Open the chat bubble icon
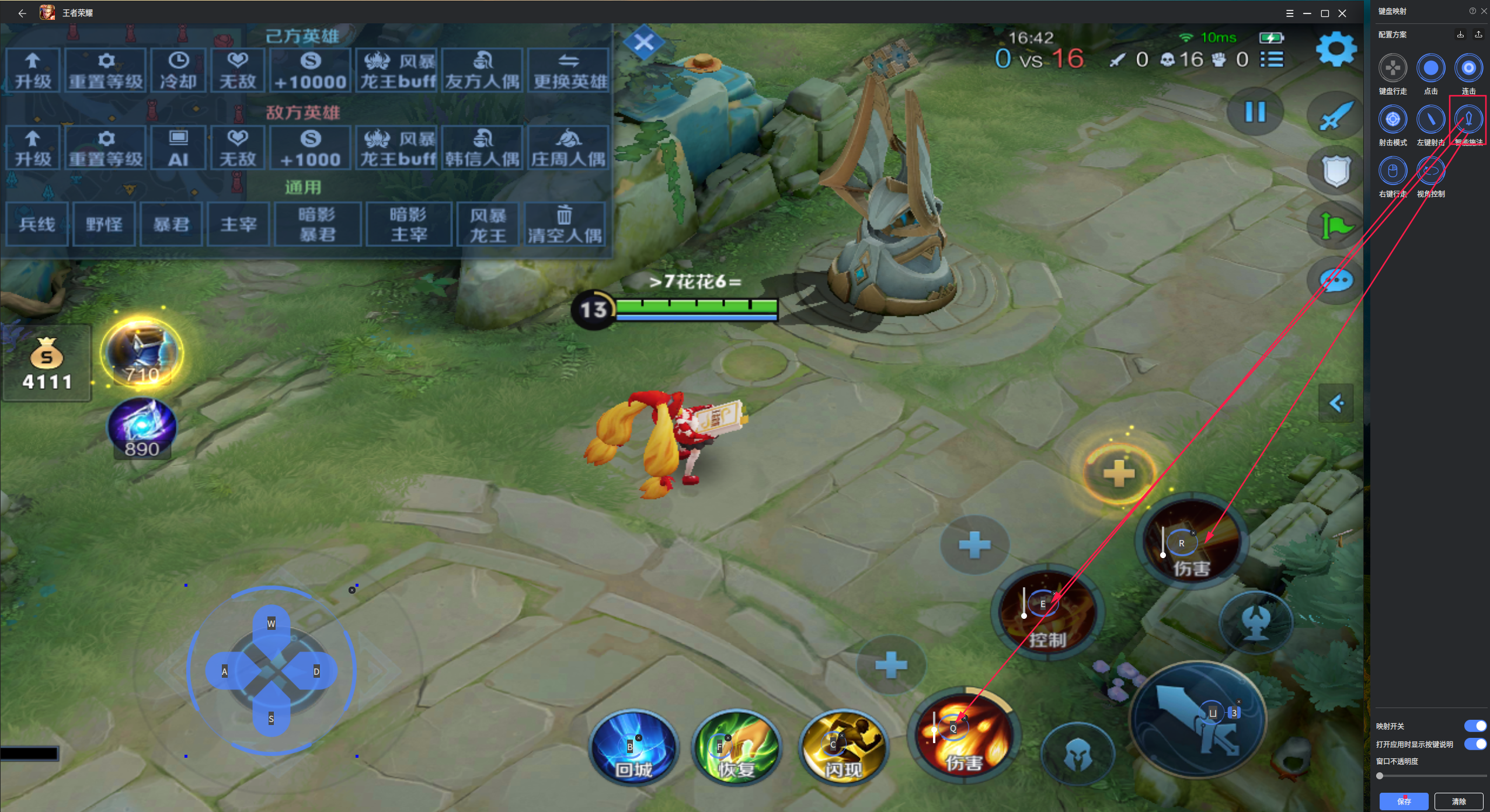The width and height of the screenshot is (1490, 812). (1336, 281)
